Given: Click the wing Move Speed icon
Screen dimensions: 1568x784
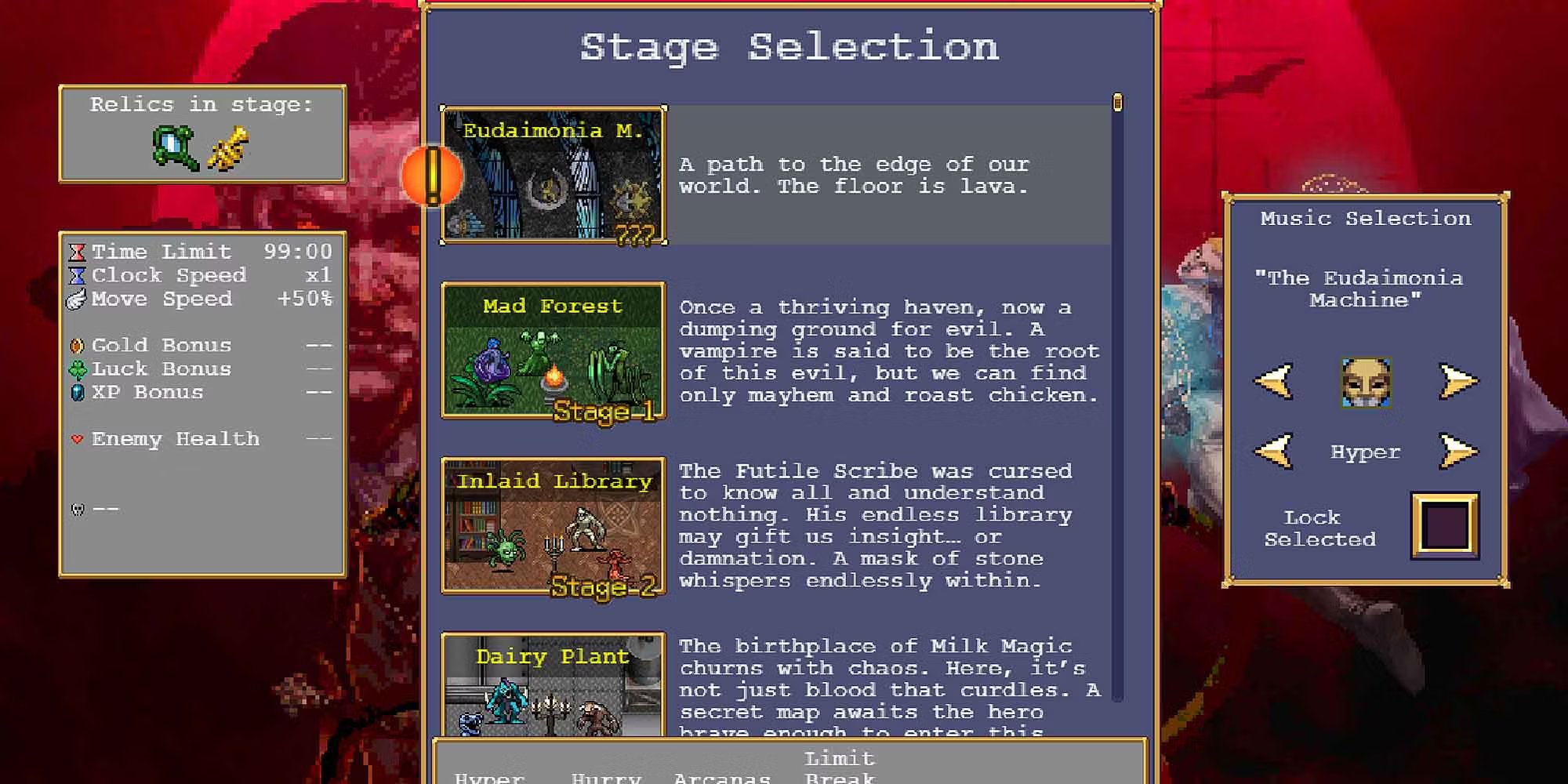Looking at the screenshot, I should (x=78, y=299).
